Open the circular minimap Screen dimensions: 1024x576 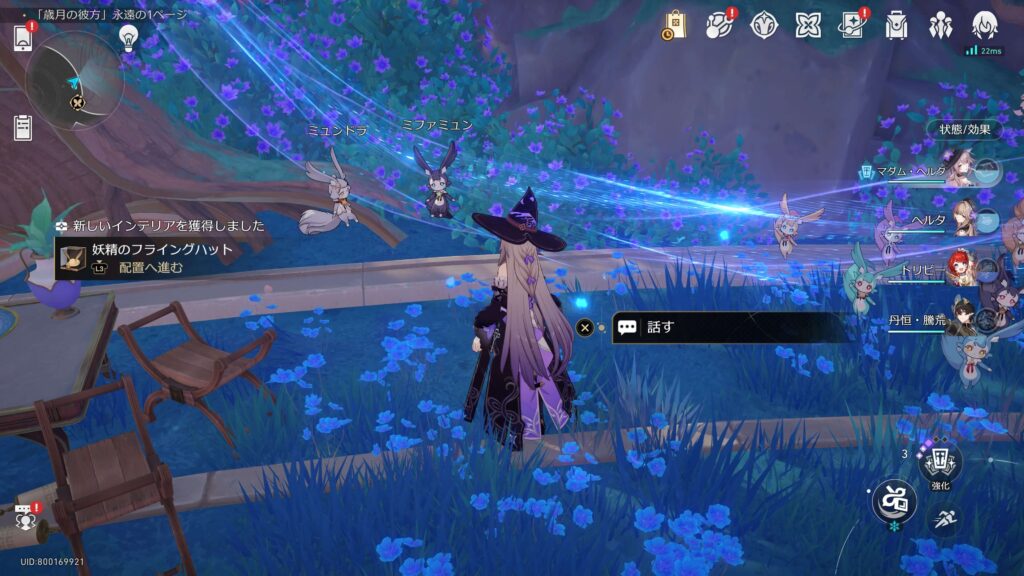coord(75,80)
